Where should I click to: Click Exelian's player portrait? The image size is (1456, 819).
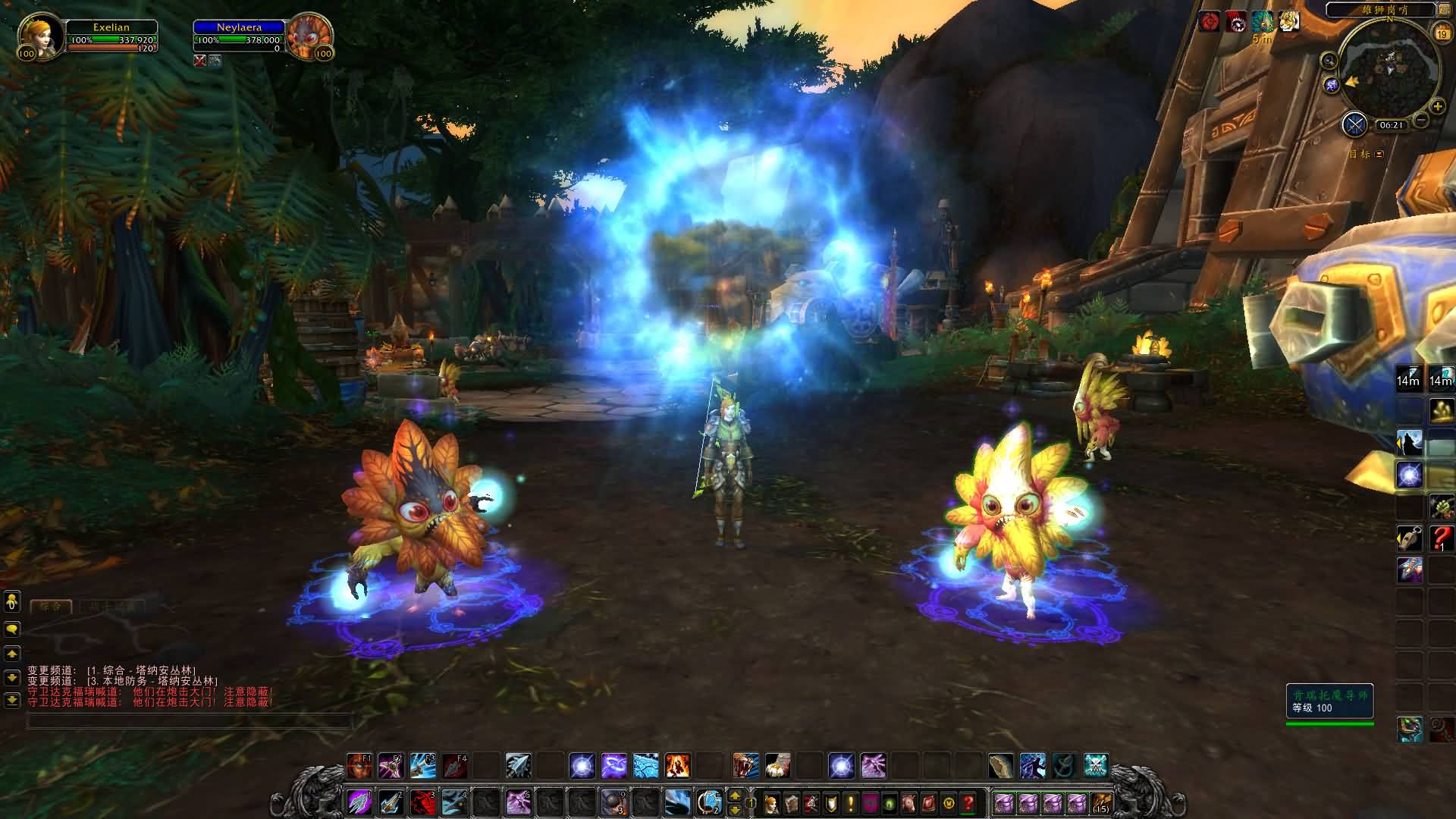coord(36,34)
